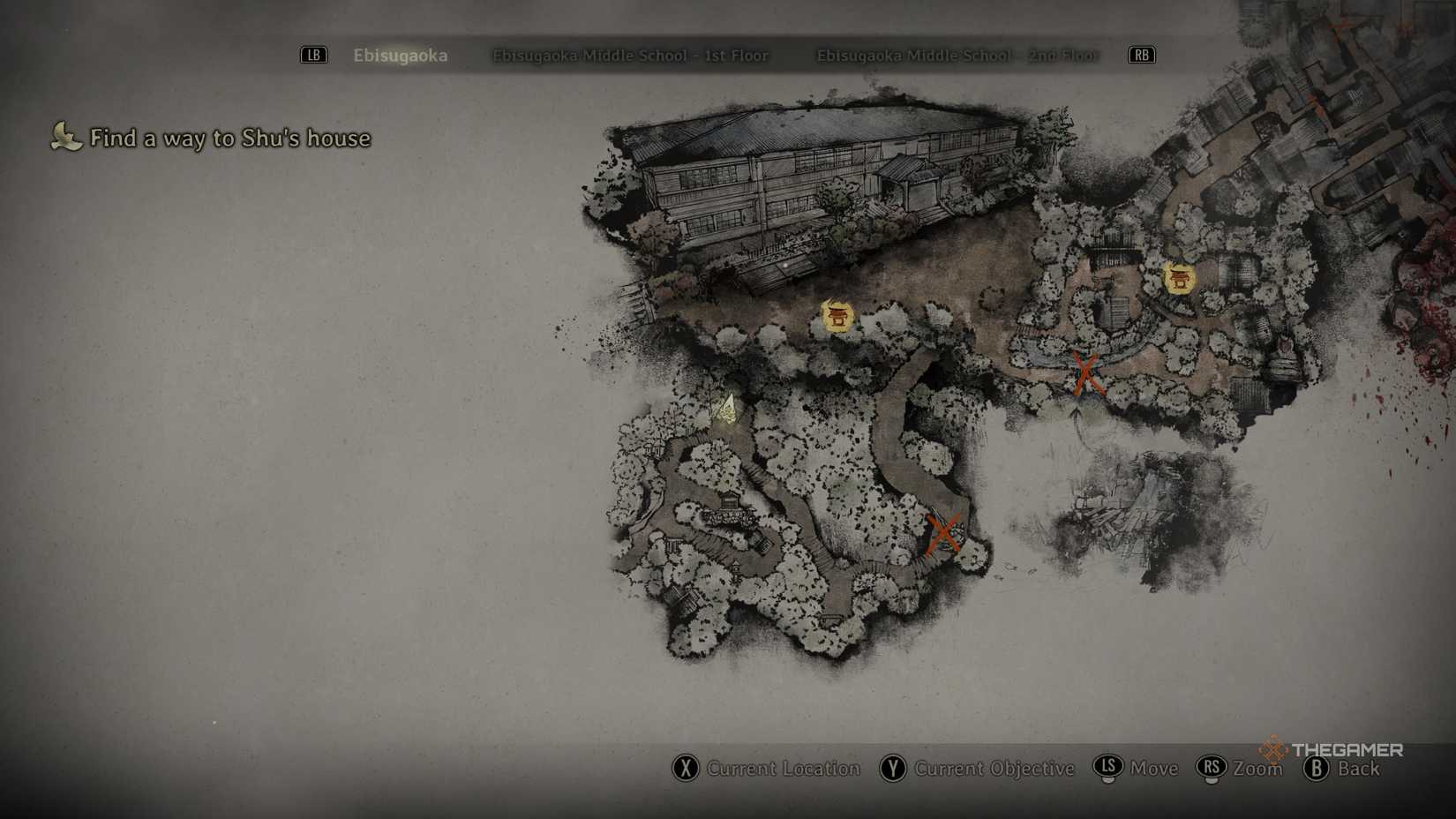Select shrine marker beneath the school building
The image size is (1456, 819).
[x=837, y=316]
